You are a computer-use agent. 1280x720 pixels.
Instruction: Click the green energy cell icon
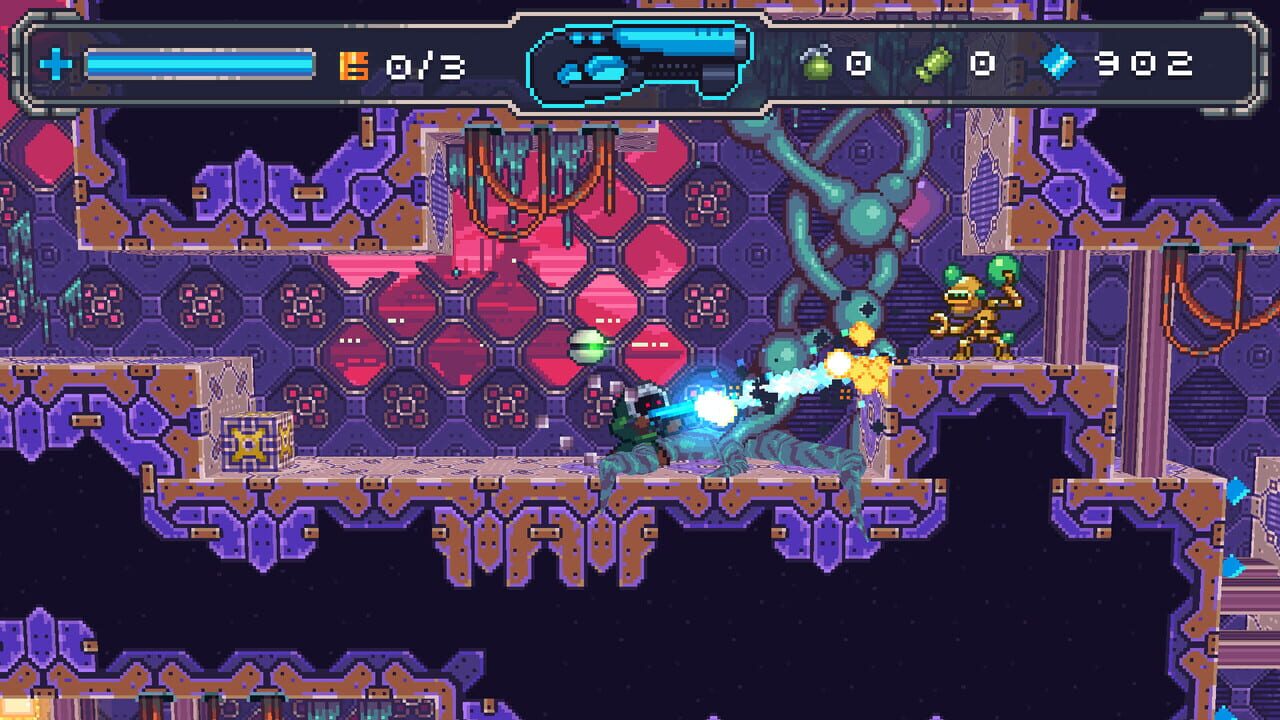coord(934,65)
